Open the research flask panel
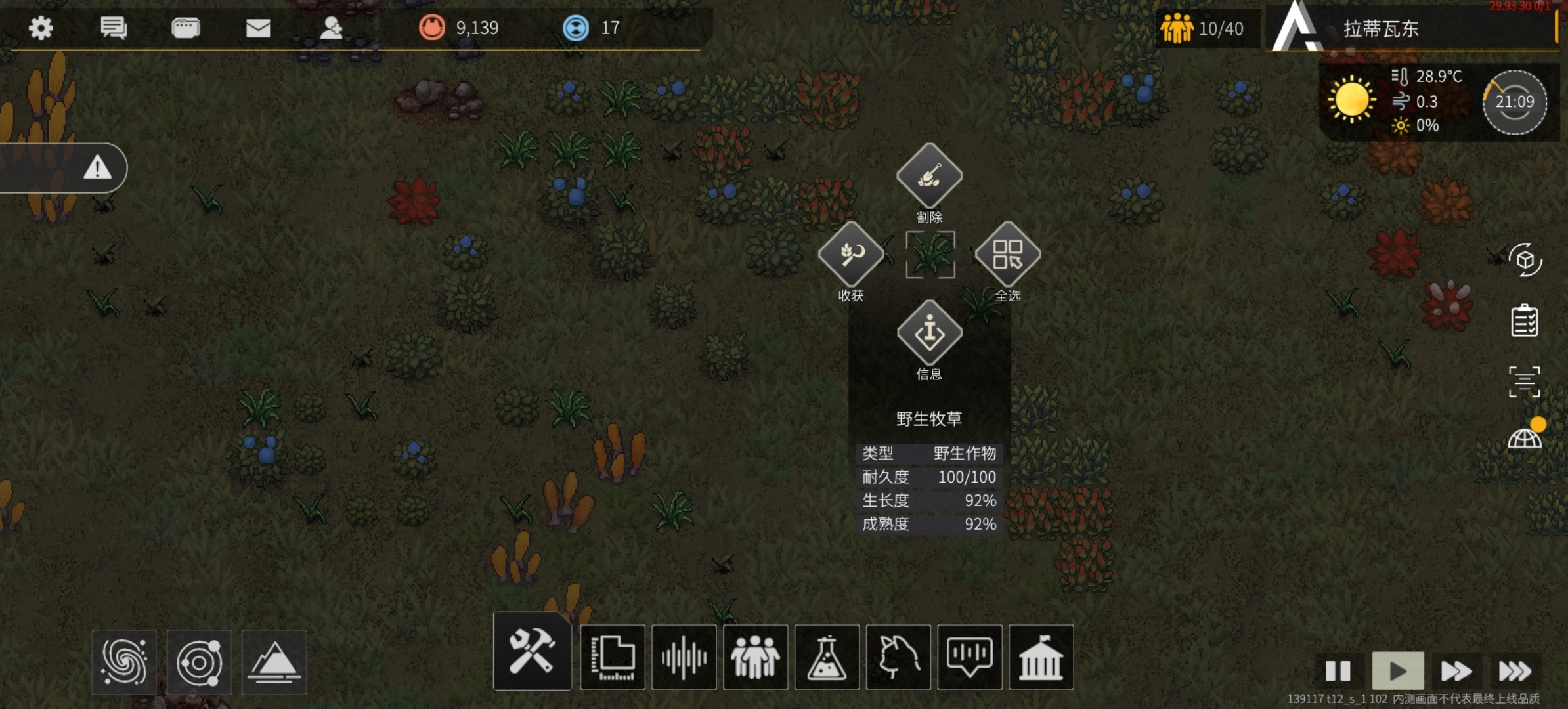The width and height of the screenshot is (1568, 709). tap(827, 657)
